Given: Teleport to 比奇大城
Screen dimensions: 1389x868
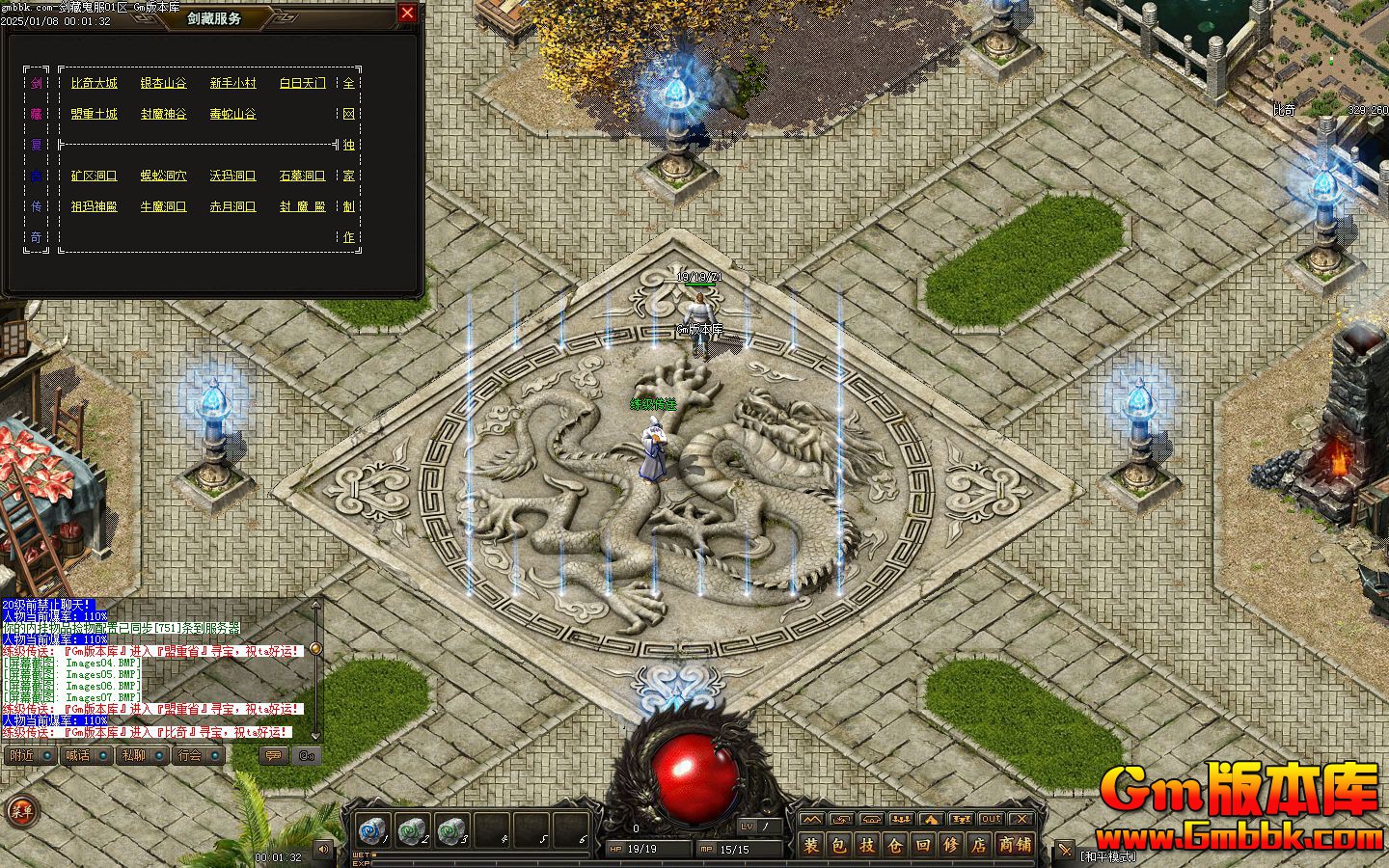Looking at the screenshot, I should (x=95, y=83).
